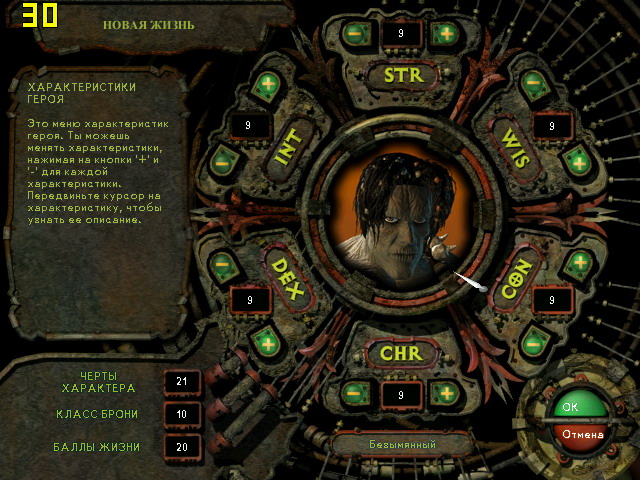Increase DEX with the plus button
Viewport: 640px width, 480px height.
pos(266,343)
